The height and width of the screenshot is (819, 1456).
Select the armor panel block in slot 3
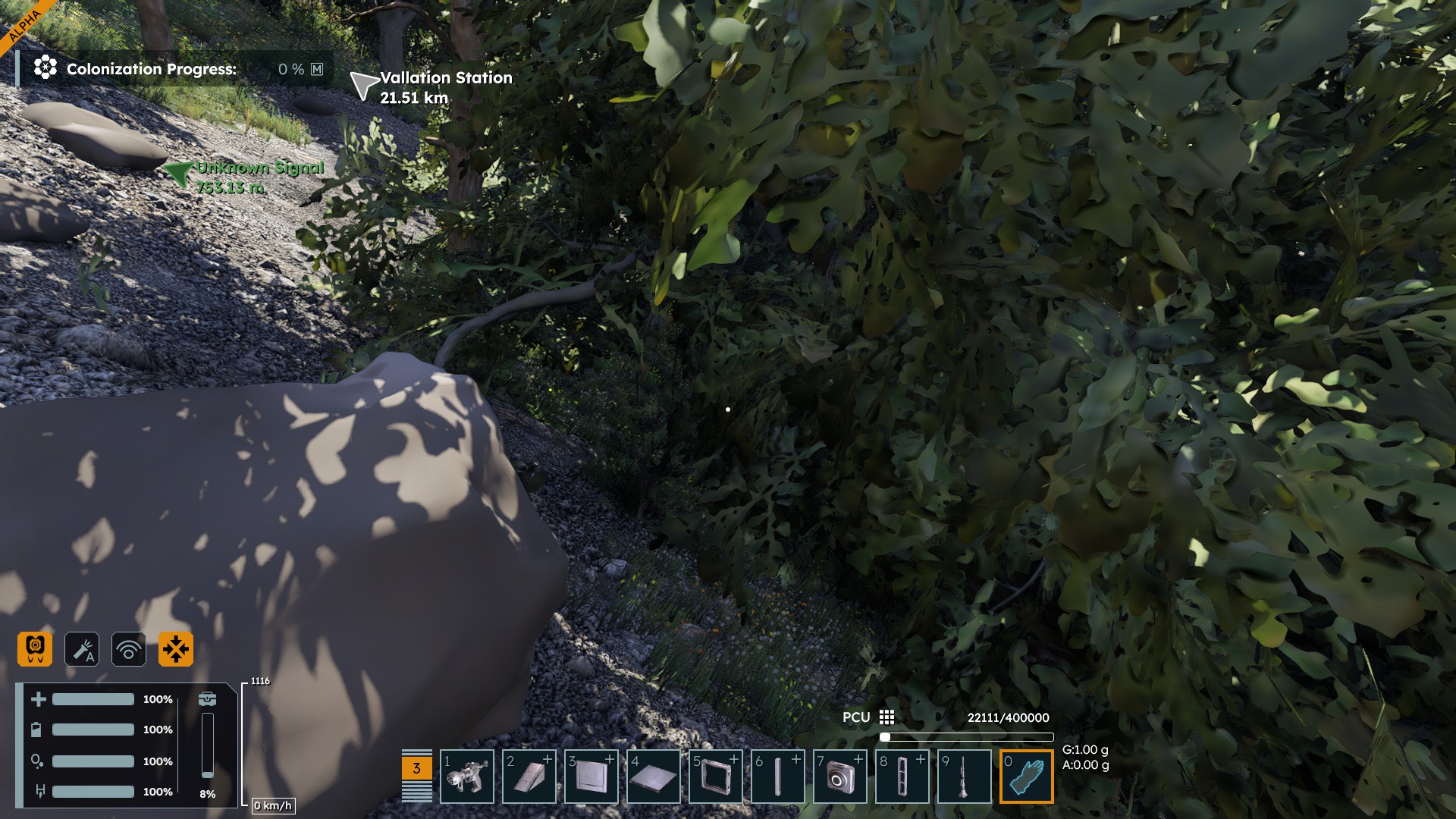point(591,777)
